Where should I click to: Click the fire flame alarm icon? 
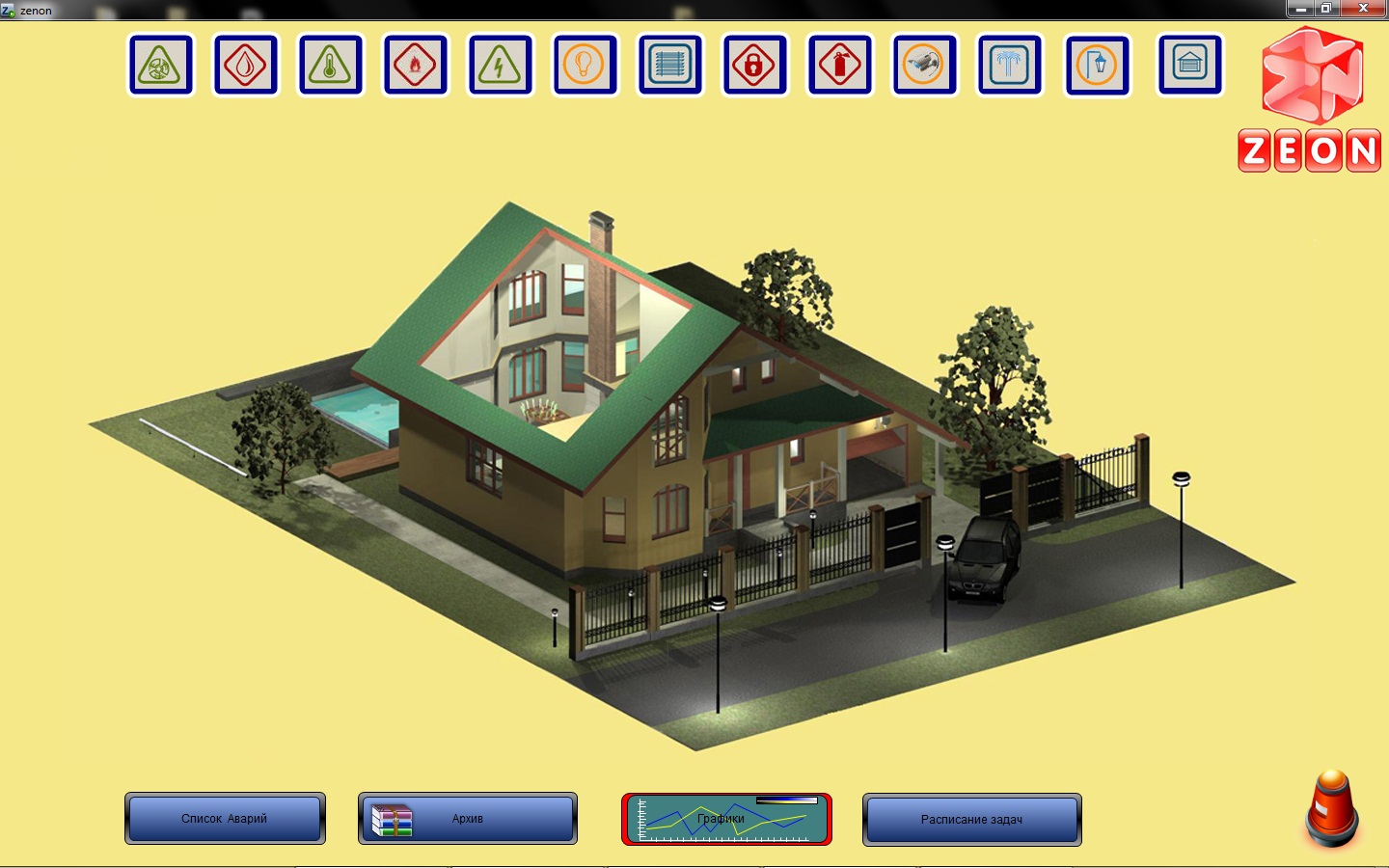[416, 66]
